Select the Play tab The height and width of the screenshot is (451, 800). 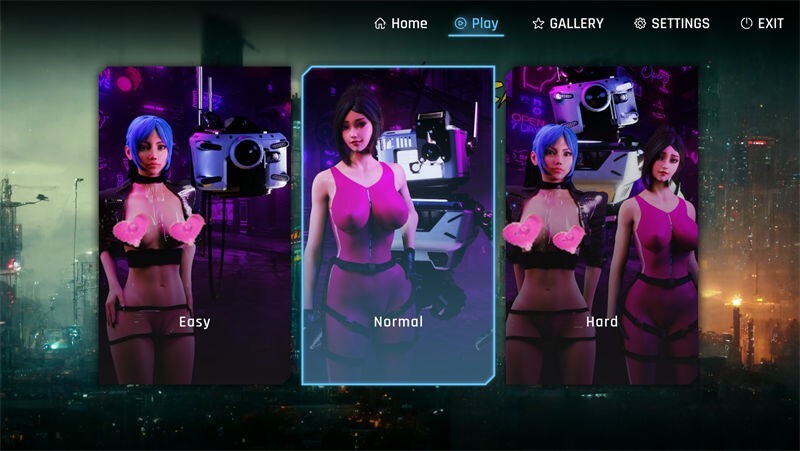pos(476,23)
